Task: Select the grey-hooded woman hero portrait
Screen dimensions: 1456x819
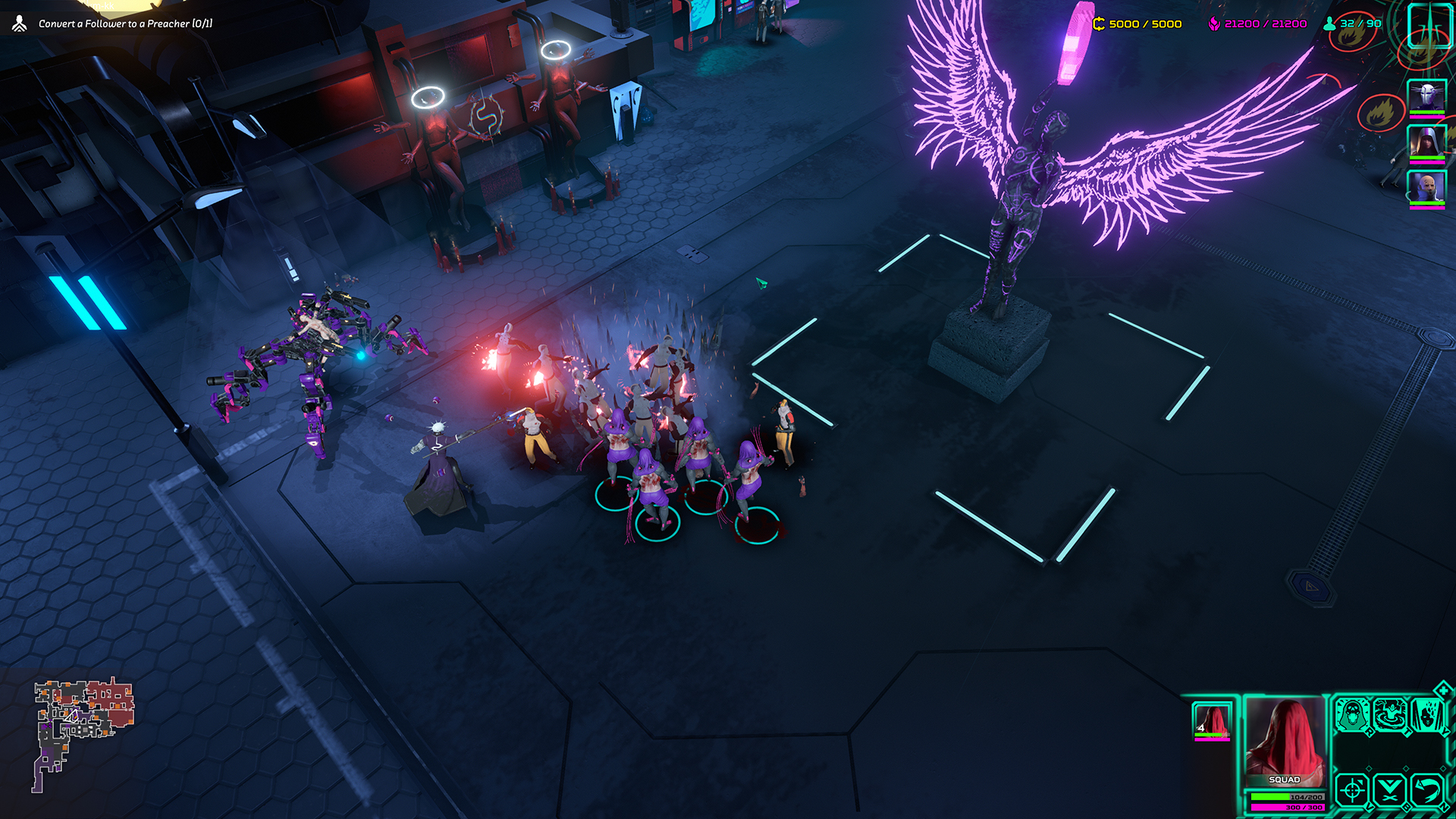Action: pyautogui.click(x=1426, y=142)
